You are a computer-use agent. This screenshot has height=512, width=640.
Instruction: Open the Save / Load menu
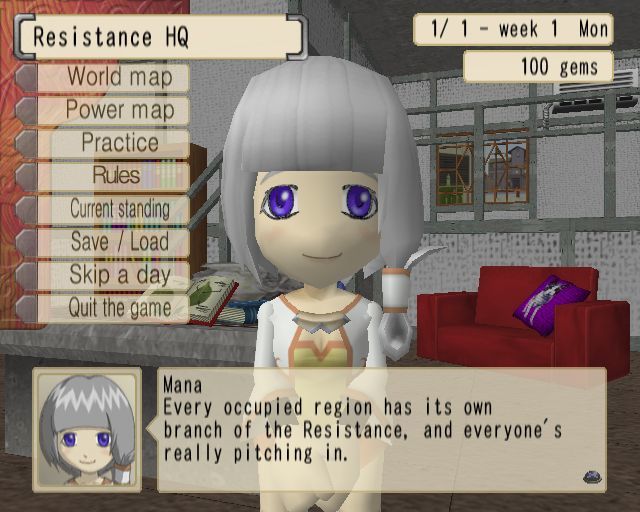point(119,242)
